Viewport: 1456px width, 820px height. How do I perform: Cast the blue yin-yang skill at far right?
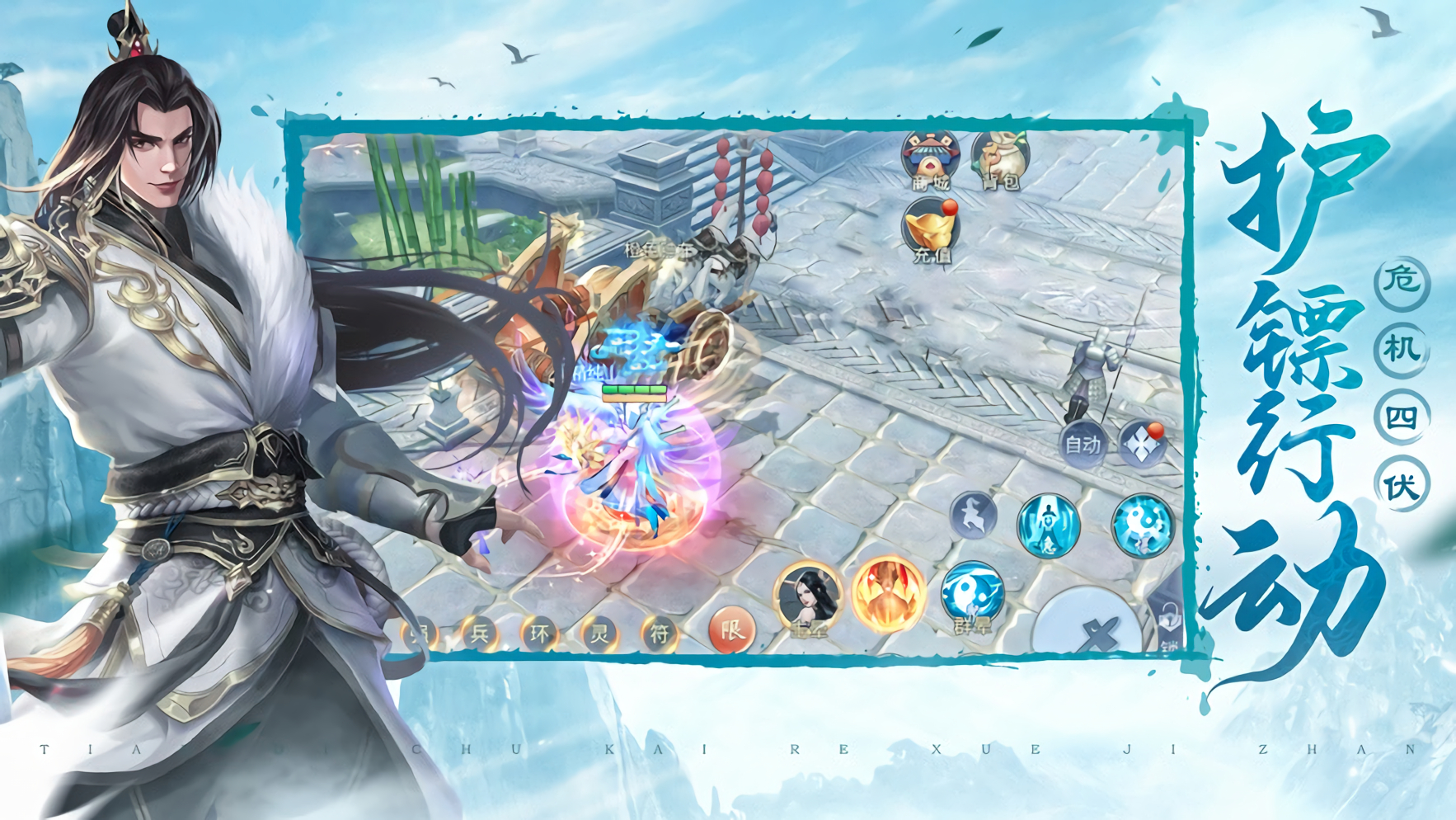(1142, 525)
